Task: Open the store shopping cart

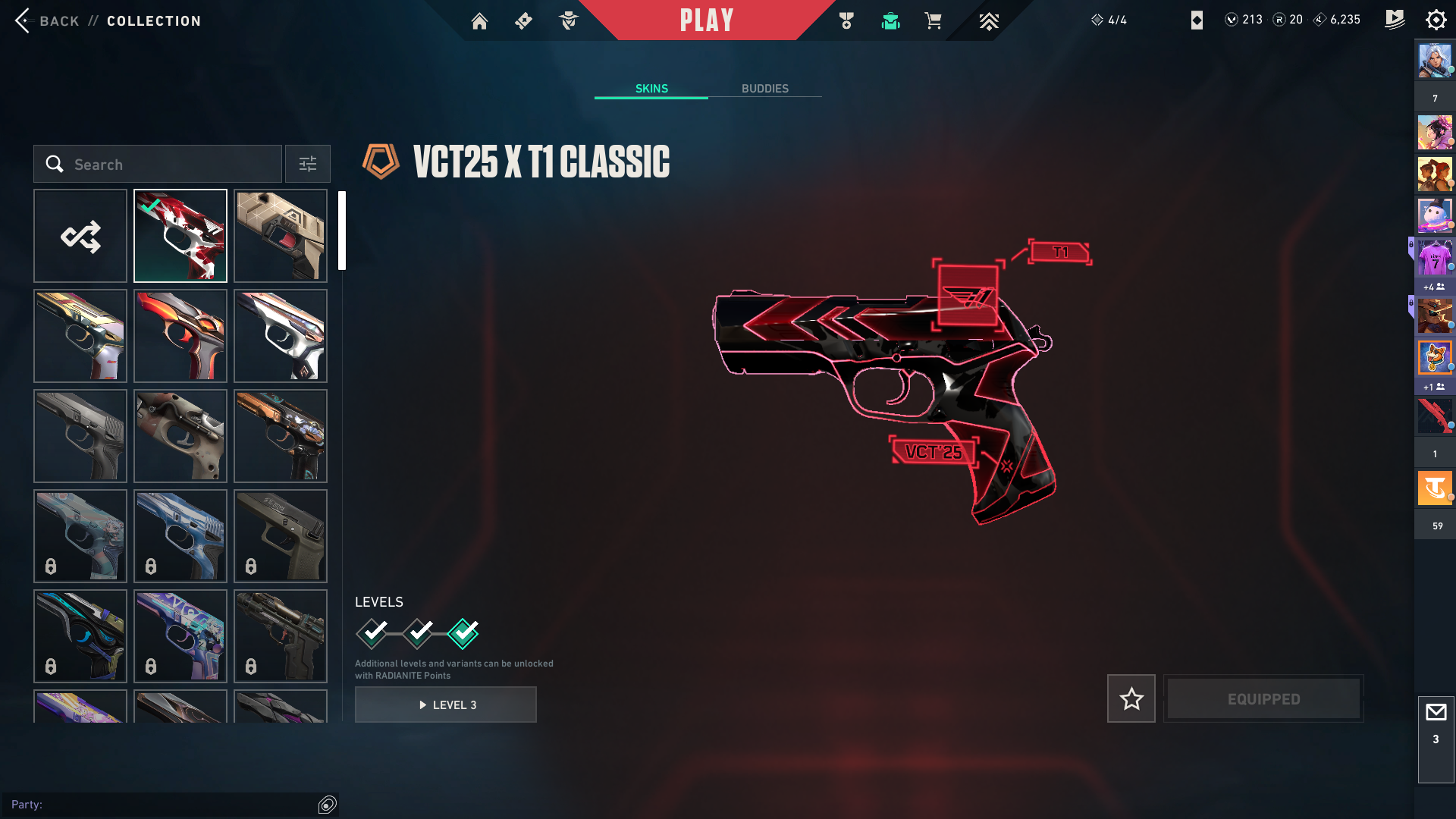Action: point(933,21)
